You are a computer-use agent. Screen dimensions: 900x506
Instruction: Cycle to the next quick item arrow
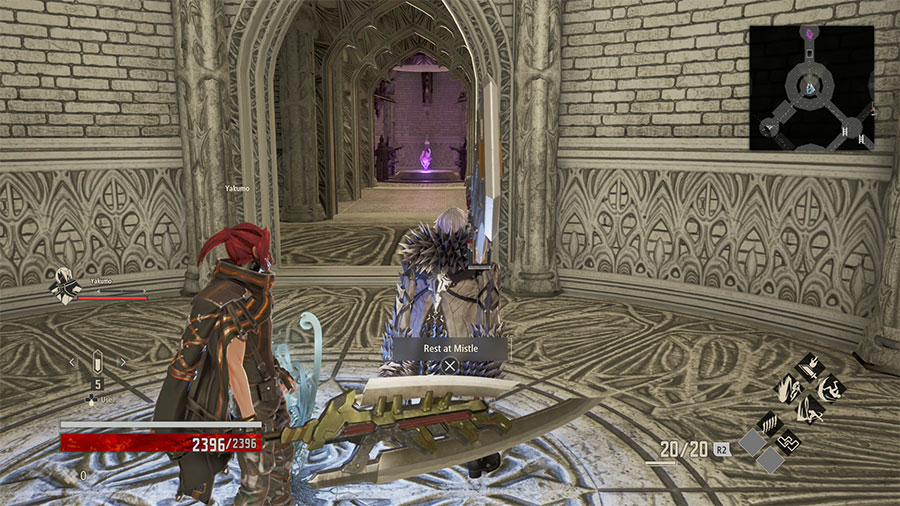(x=122, y=362)
